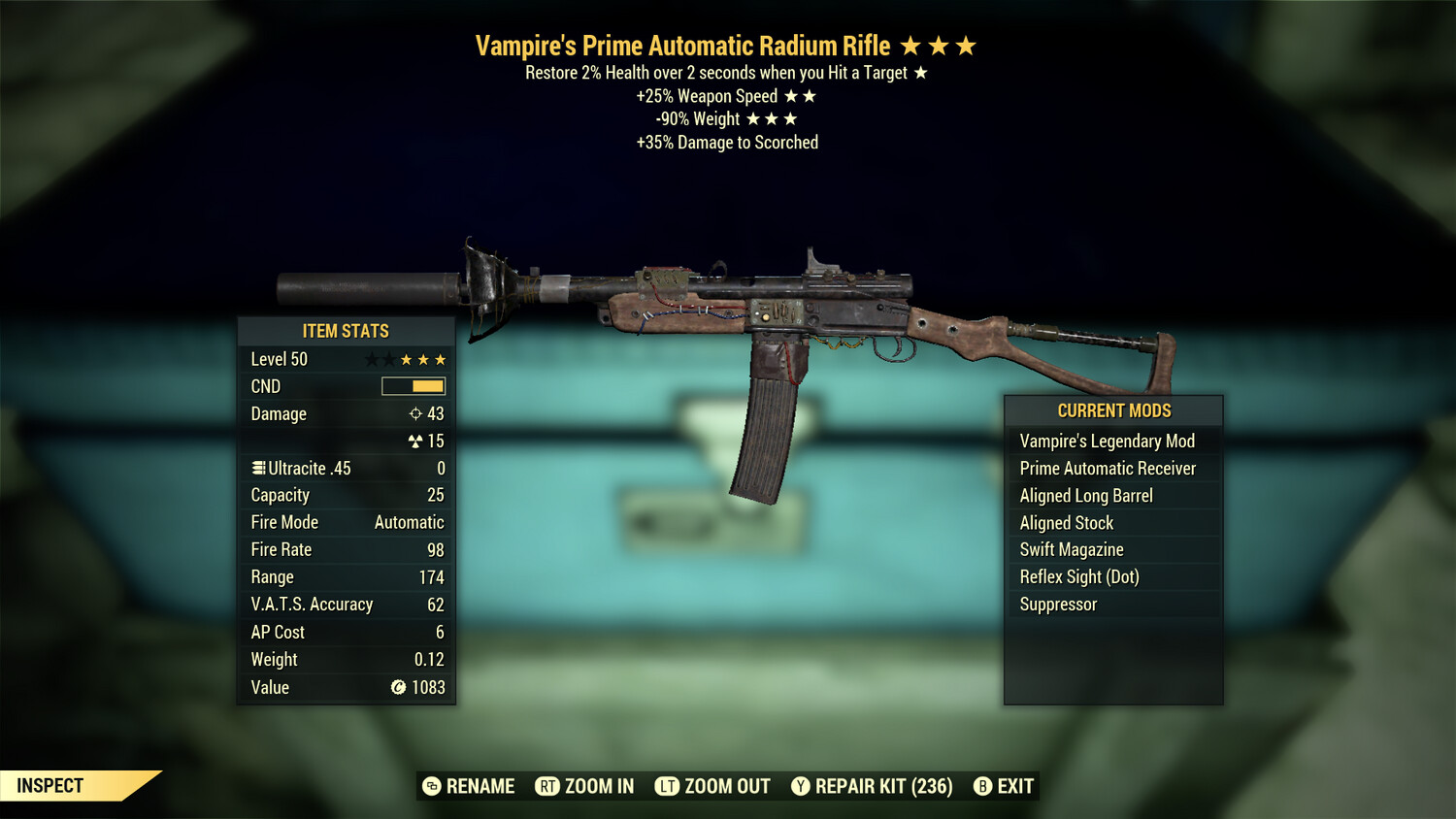1456x819 pixels.
Task: Expand the Current Mods panel header
Action: 1113,410
